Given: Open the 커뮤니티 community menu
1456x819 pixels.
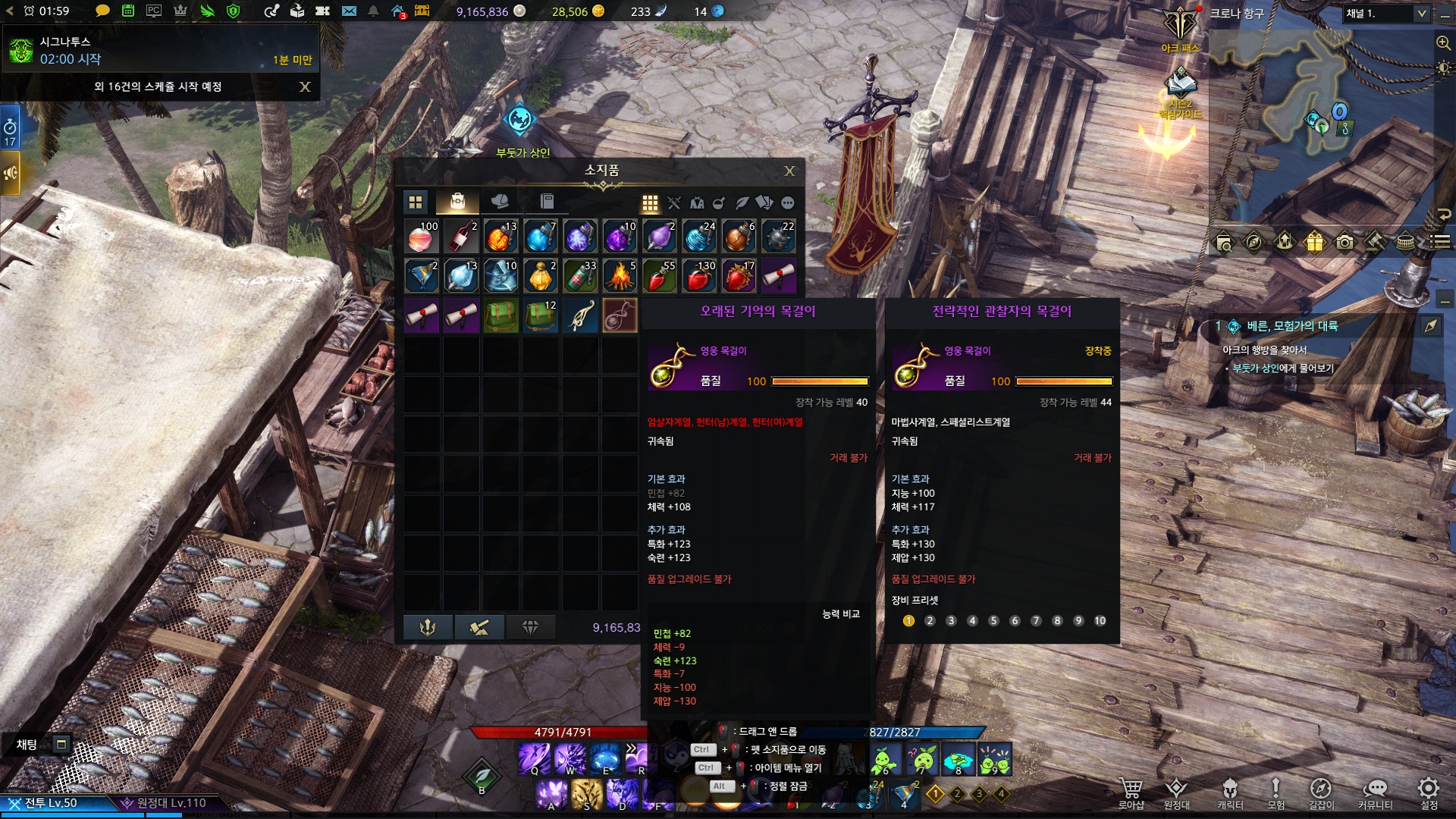Looking at the screenshot, I should [1375, 792].
